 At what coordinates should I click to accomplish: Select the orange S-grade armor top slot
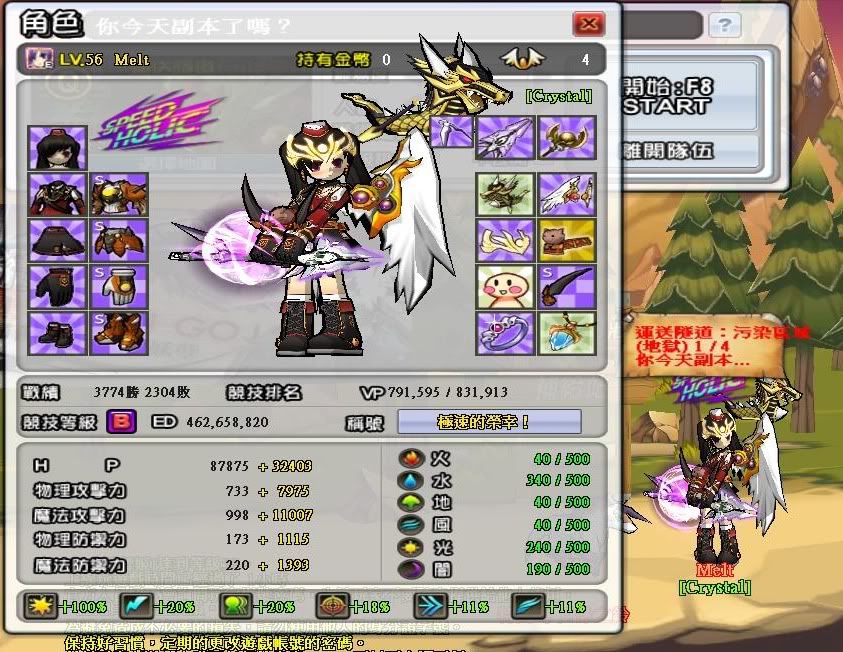point(119,194)
